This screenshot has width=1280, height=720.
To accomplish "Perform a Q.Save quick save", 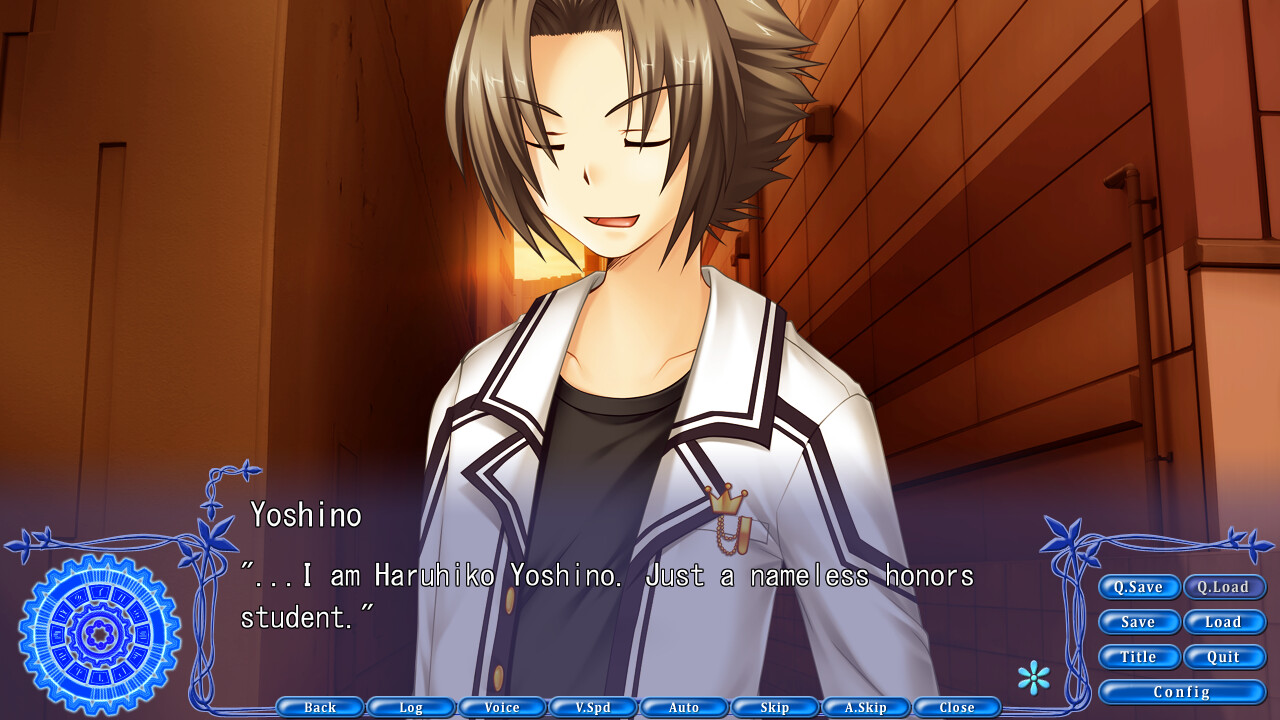I will tap(1139, 587).
